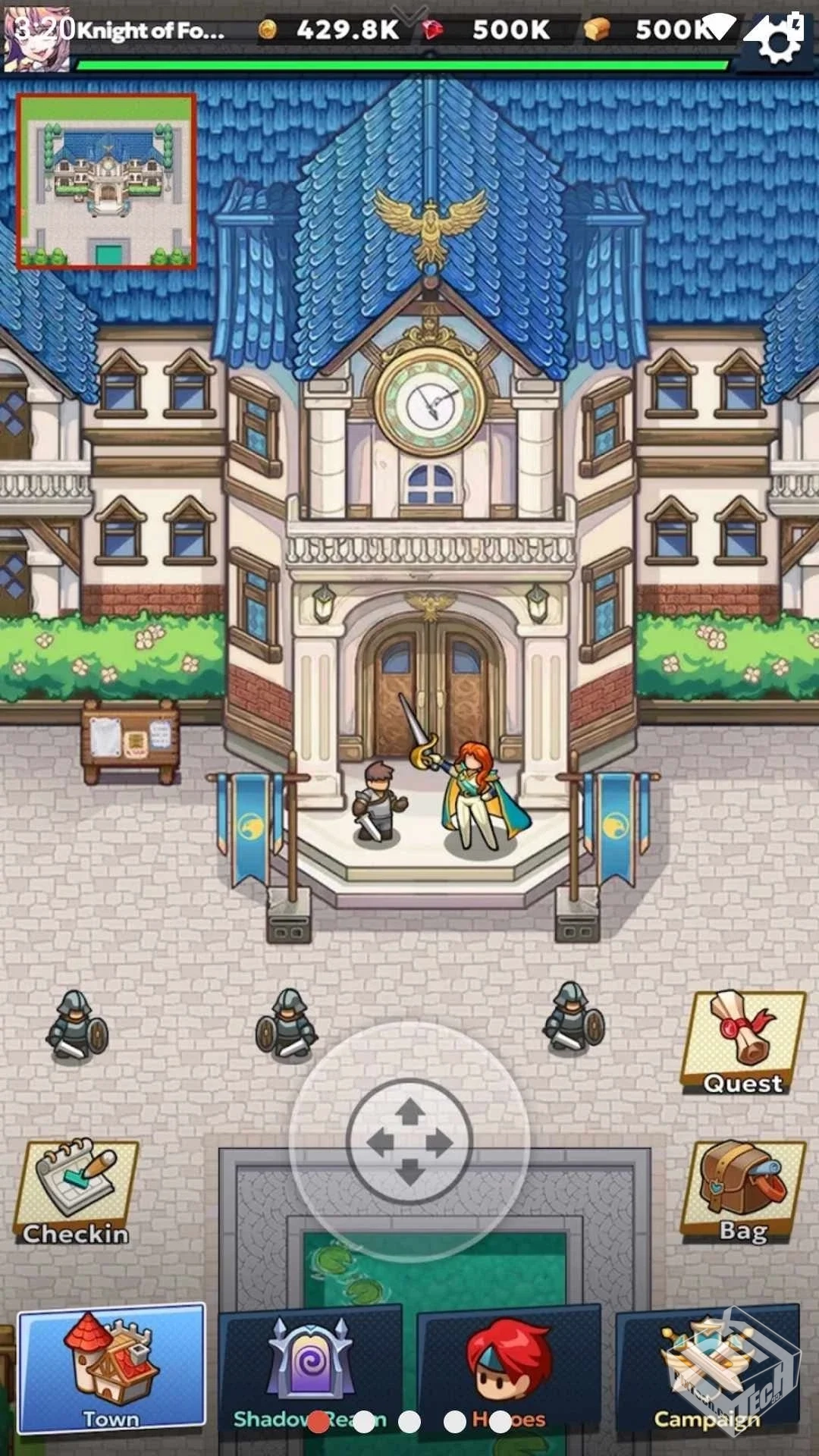Switch to the Town tab
This screenshot has width=819, height=1456.
tap(111, 1367)
